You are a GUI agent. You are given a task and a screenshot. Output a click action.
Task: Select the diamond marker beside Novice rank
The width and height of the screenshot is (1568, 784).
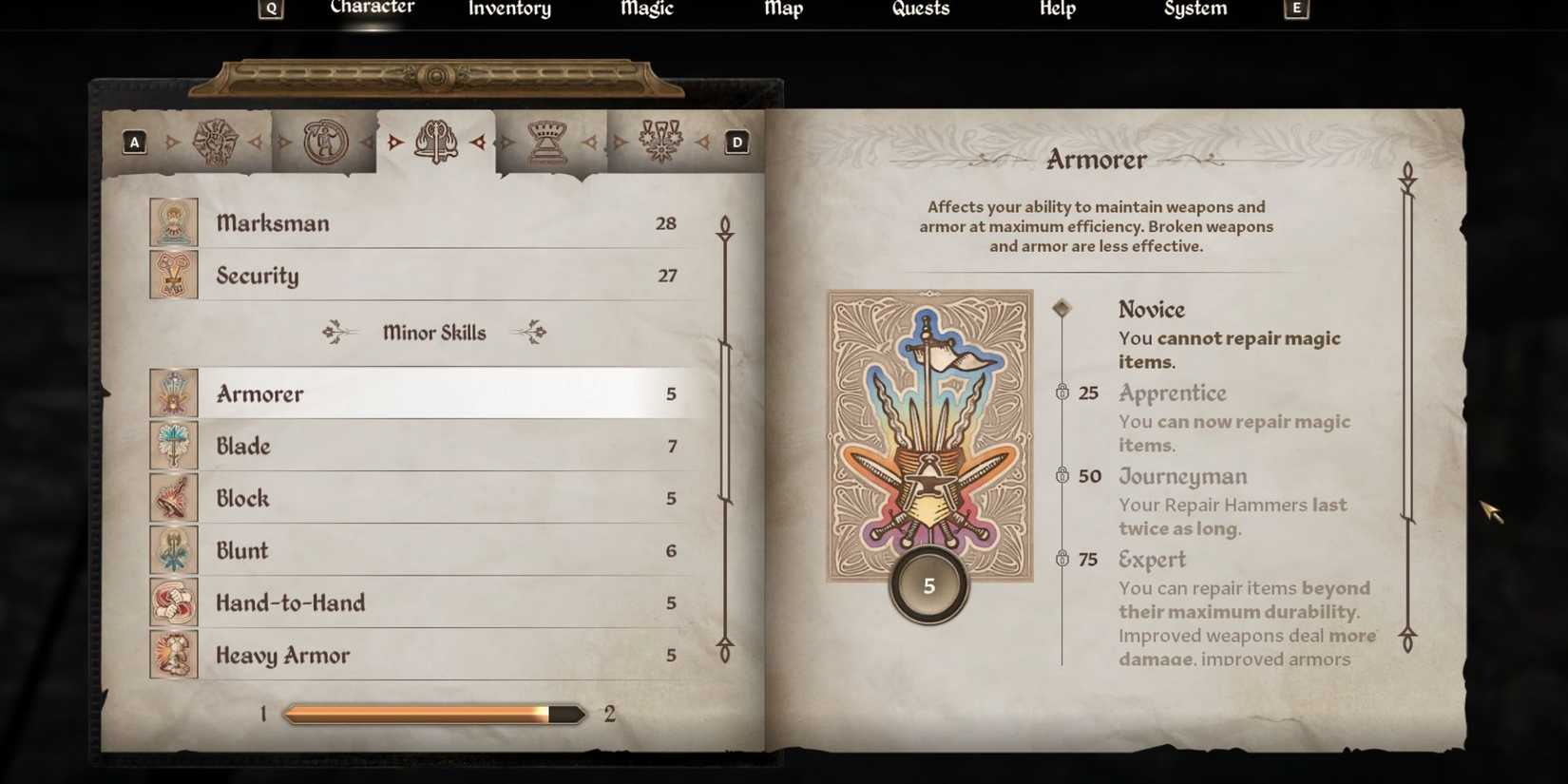(x=1061, y=308)
